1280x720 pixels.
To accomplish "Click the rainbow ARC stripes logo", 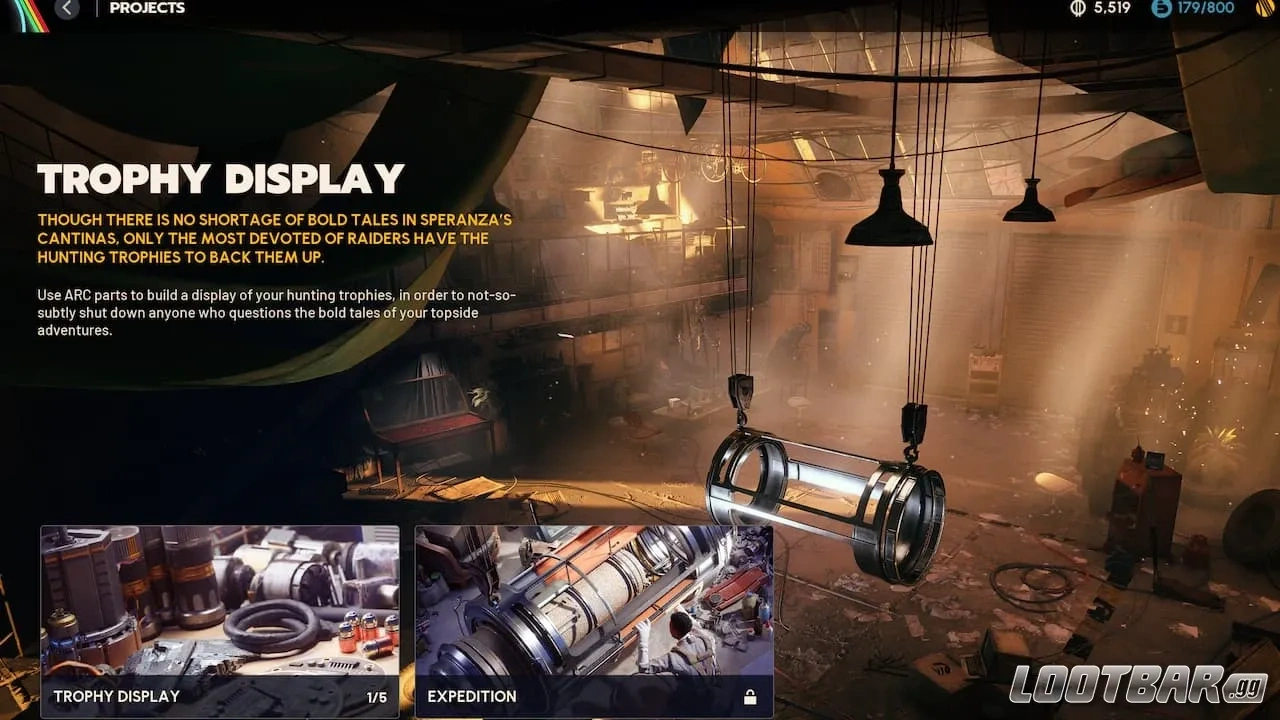I will pyautogui.click(x=28, y=14).
